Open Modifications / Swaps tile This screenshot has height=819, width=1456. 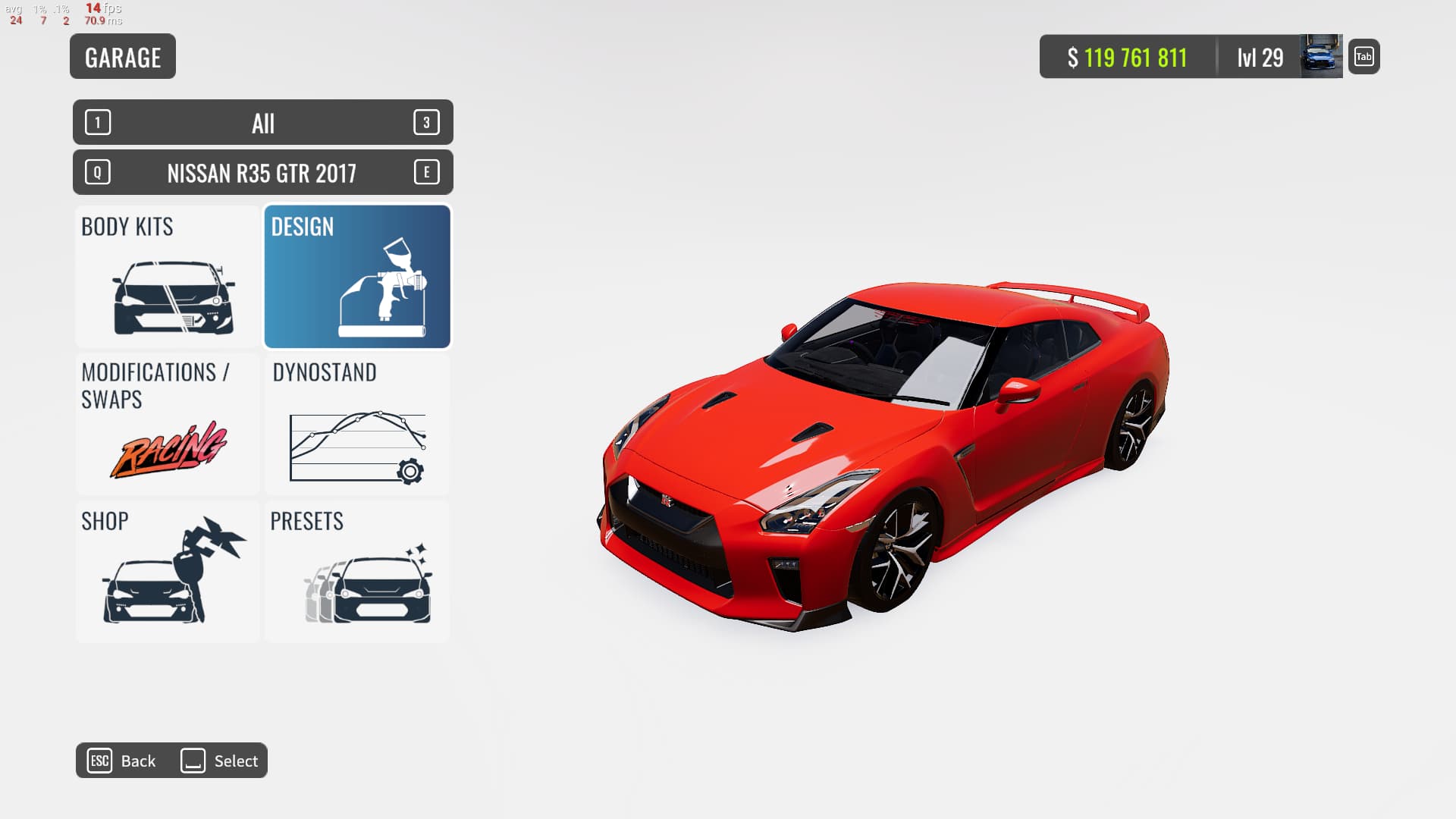168,424
